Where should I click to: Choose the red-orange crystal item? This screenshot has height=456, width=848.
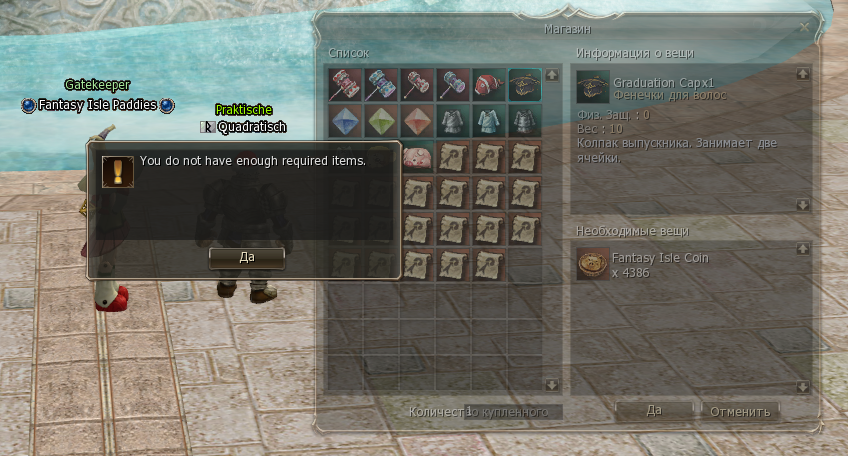coord(417,121)
